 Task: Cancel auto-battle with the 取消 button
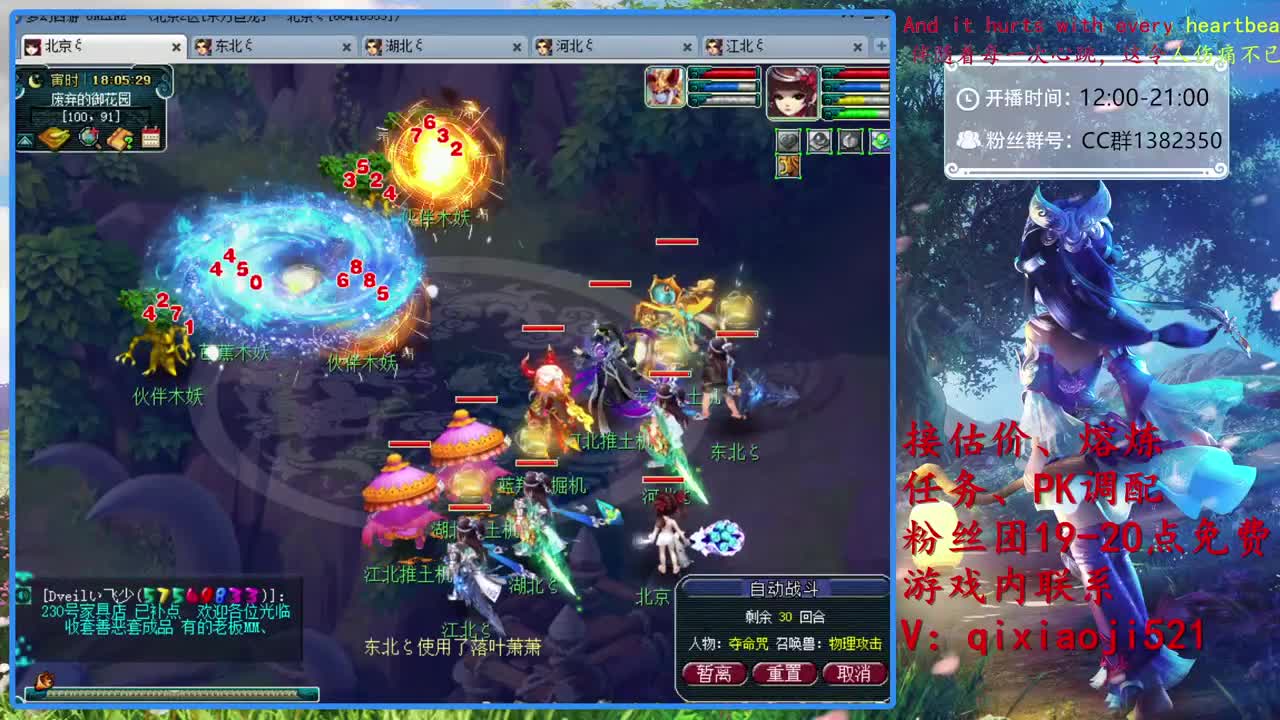pos(855,674)
